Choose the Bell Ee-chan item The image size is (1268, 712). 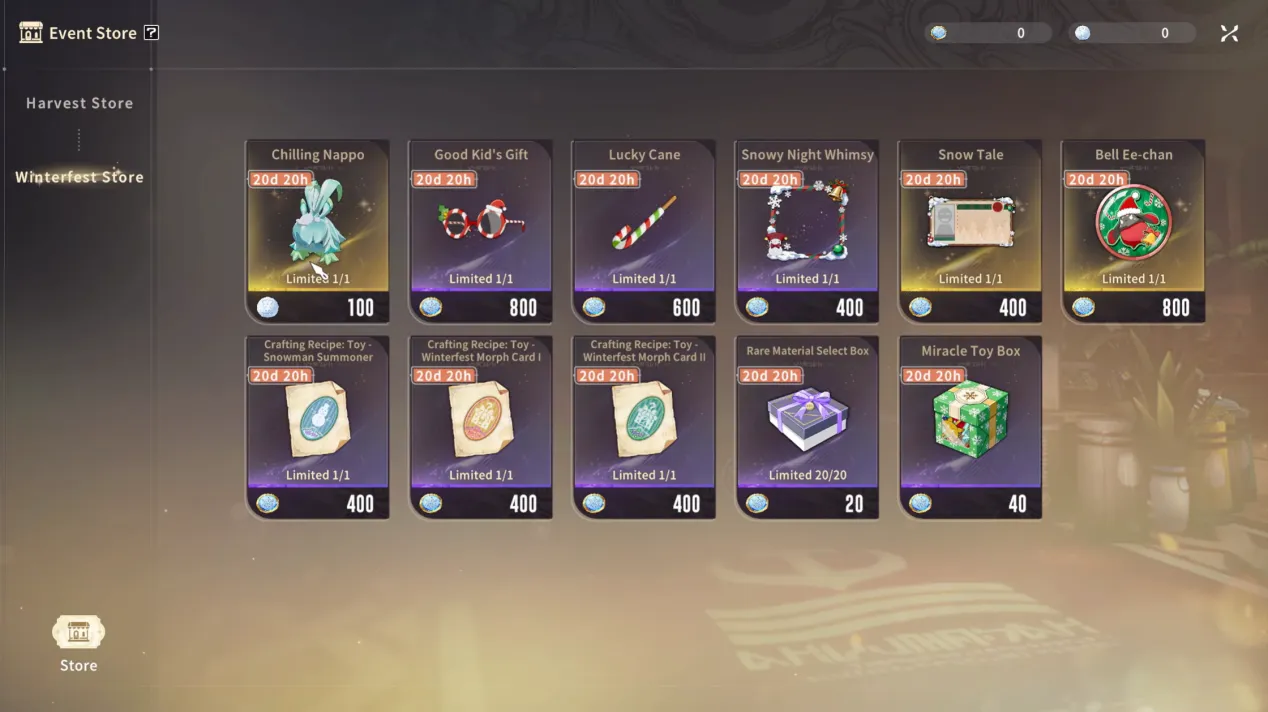[x=1133, y=231]
